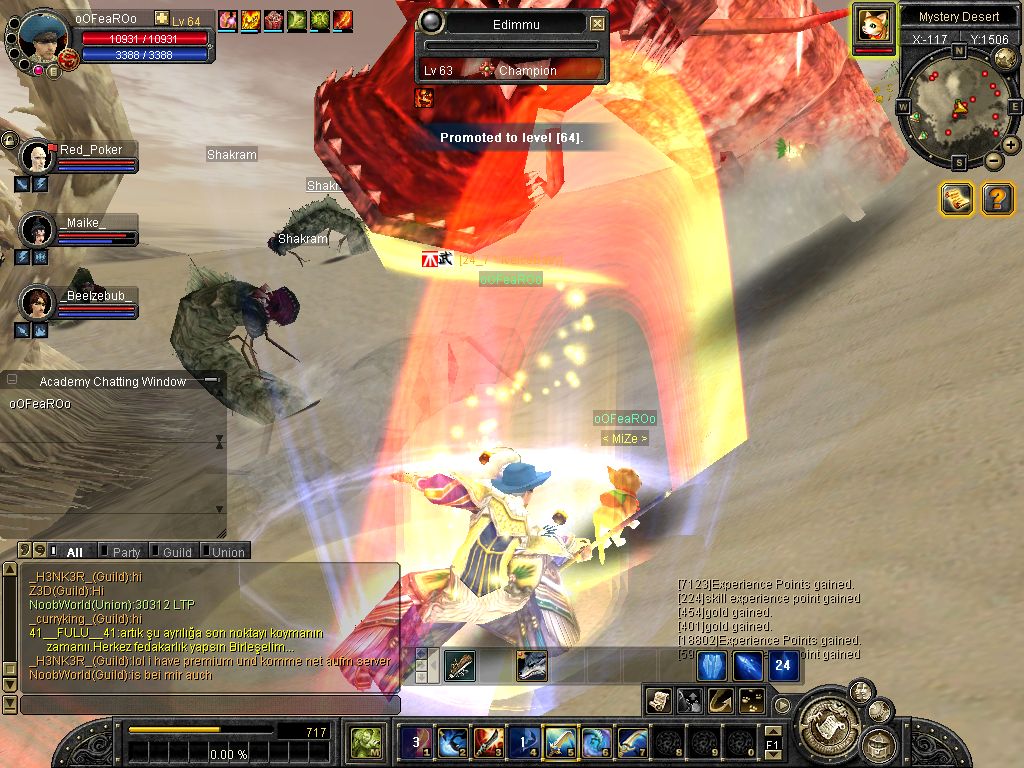Click the chat message input field
Viewport: 1024px width, 768px height.
click(210, 705)
